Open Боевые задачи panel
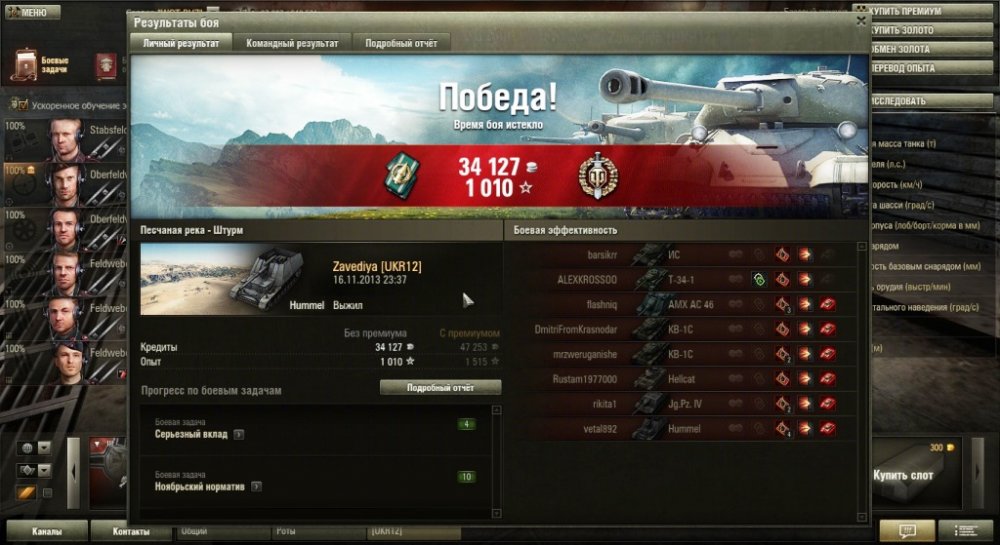The image size is (1000, 545). [x=40, y=66]
